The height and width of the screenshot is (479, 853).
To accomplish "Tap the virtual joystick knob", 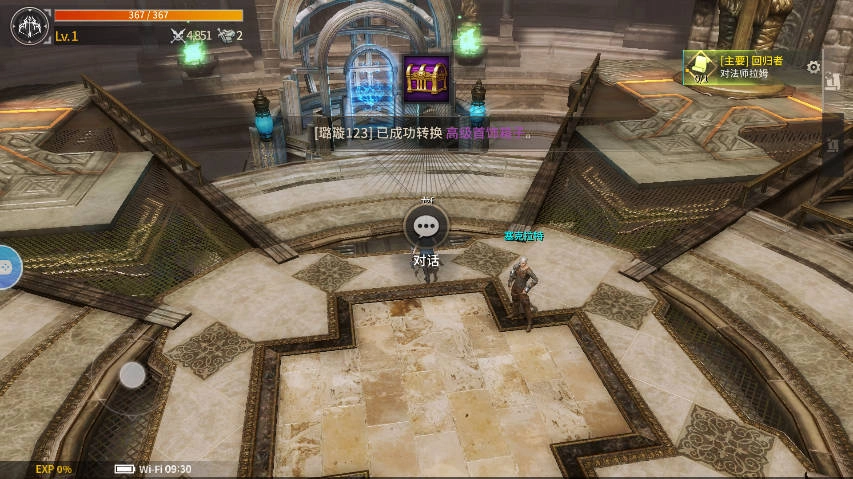I will tap(133, 375).
